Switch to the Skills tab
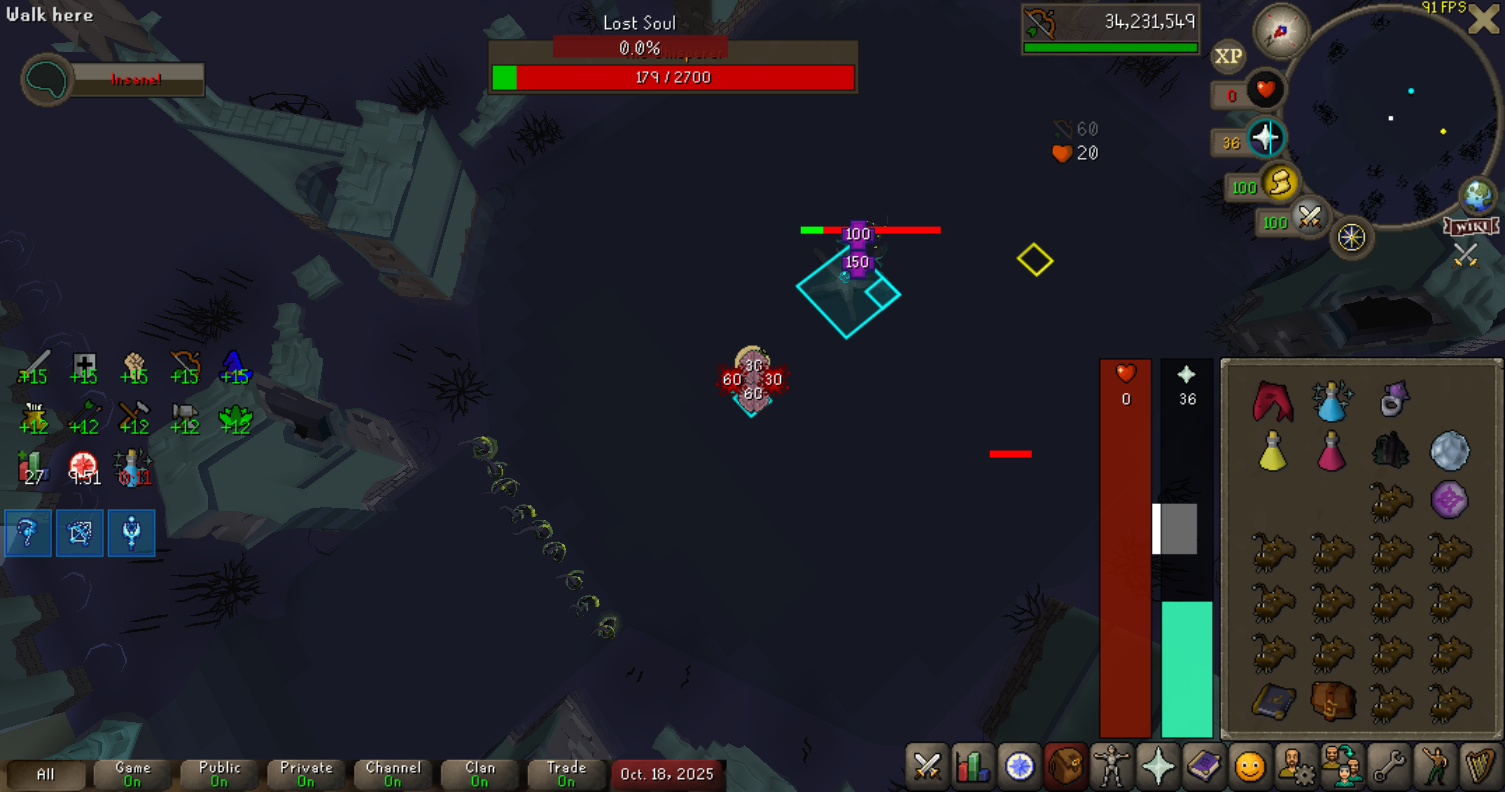Screen dimensions: 1505x792 (x=972, y=767)
